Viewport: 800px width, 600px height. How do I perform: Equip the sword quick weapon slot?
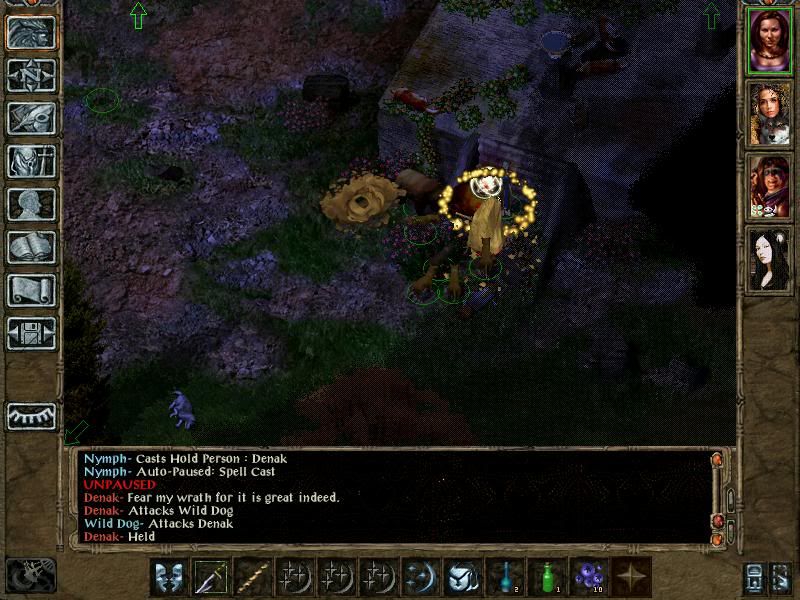click(x=212, y=577)
